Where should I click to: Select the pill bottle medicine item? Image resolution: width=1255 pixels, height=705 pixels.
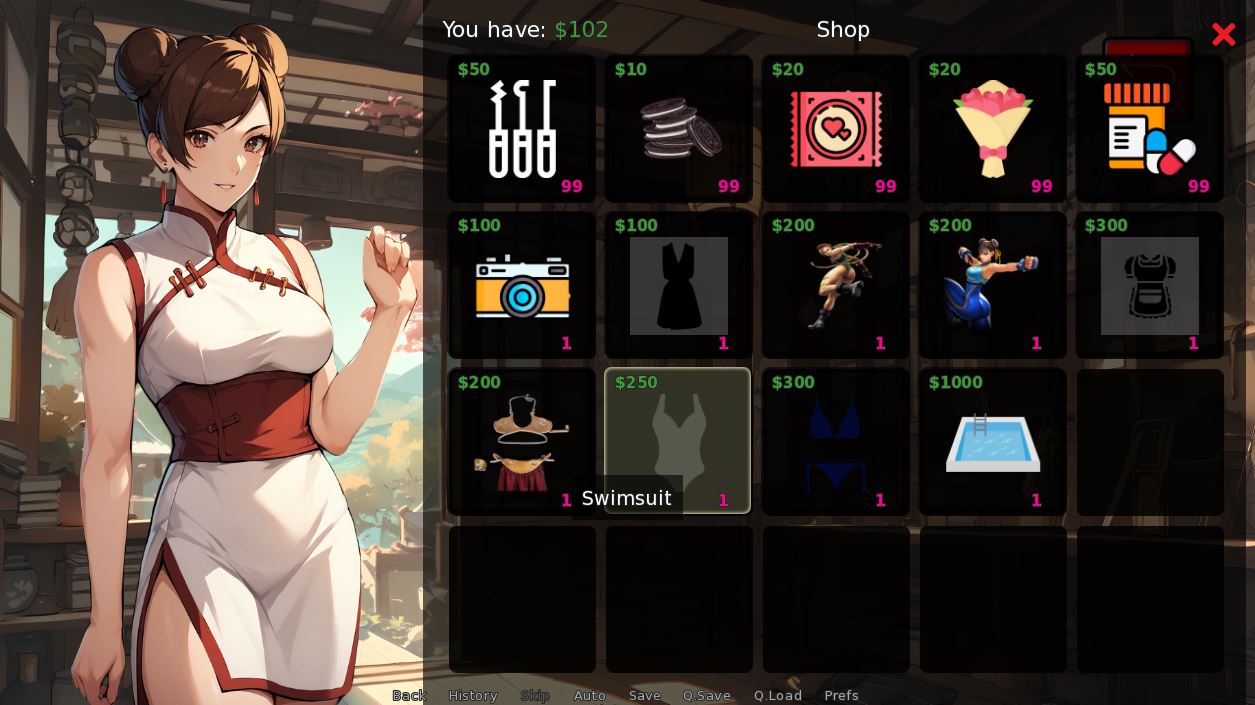1150,129
